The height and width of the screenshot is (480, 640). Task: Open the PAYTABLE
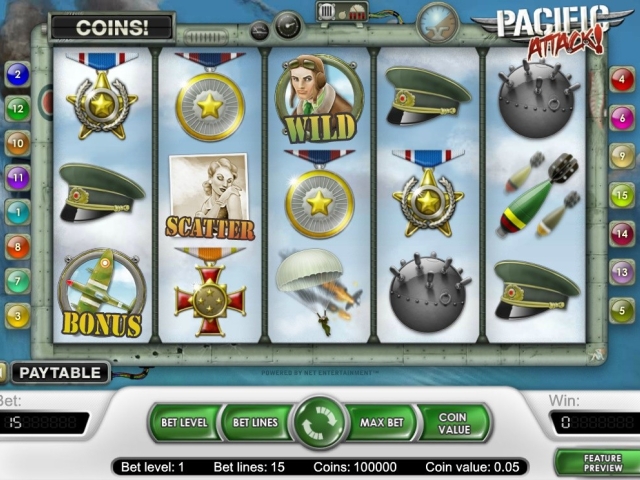[61, 373]
